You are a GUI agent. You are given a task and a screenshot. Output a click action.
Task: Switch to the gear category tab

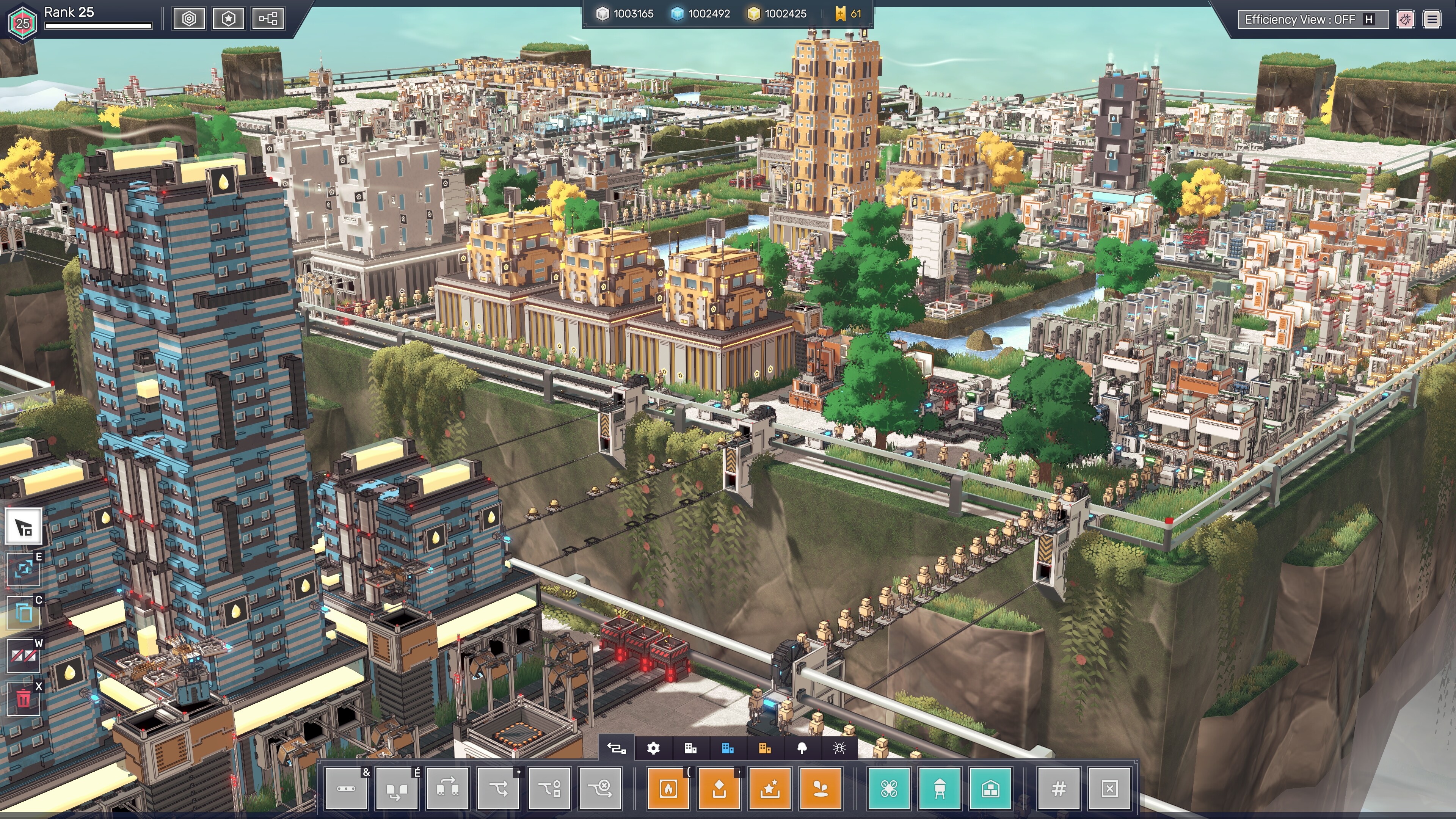pos(653,748)
